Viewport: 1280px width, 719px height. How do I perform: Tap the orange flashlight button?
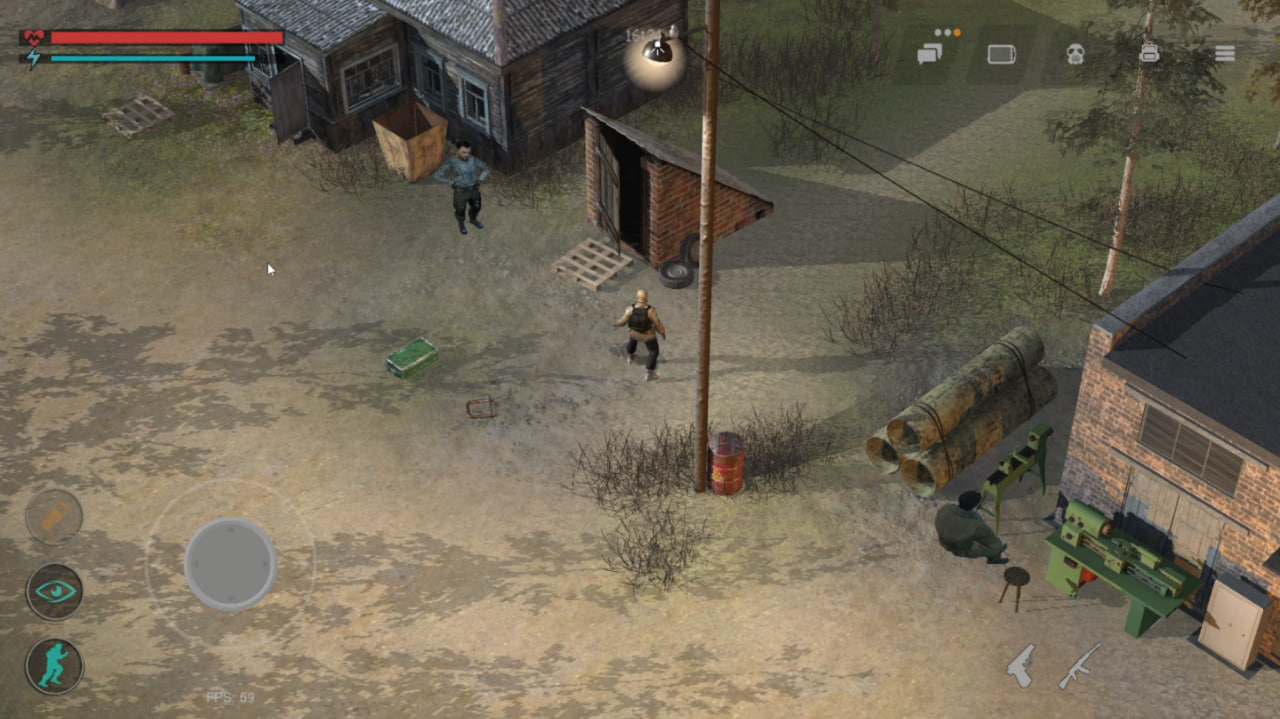coord(54,517)
